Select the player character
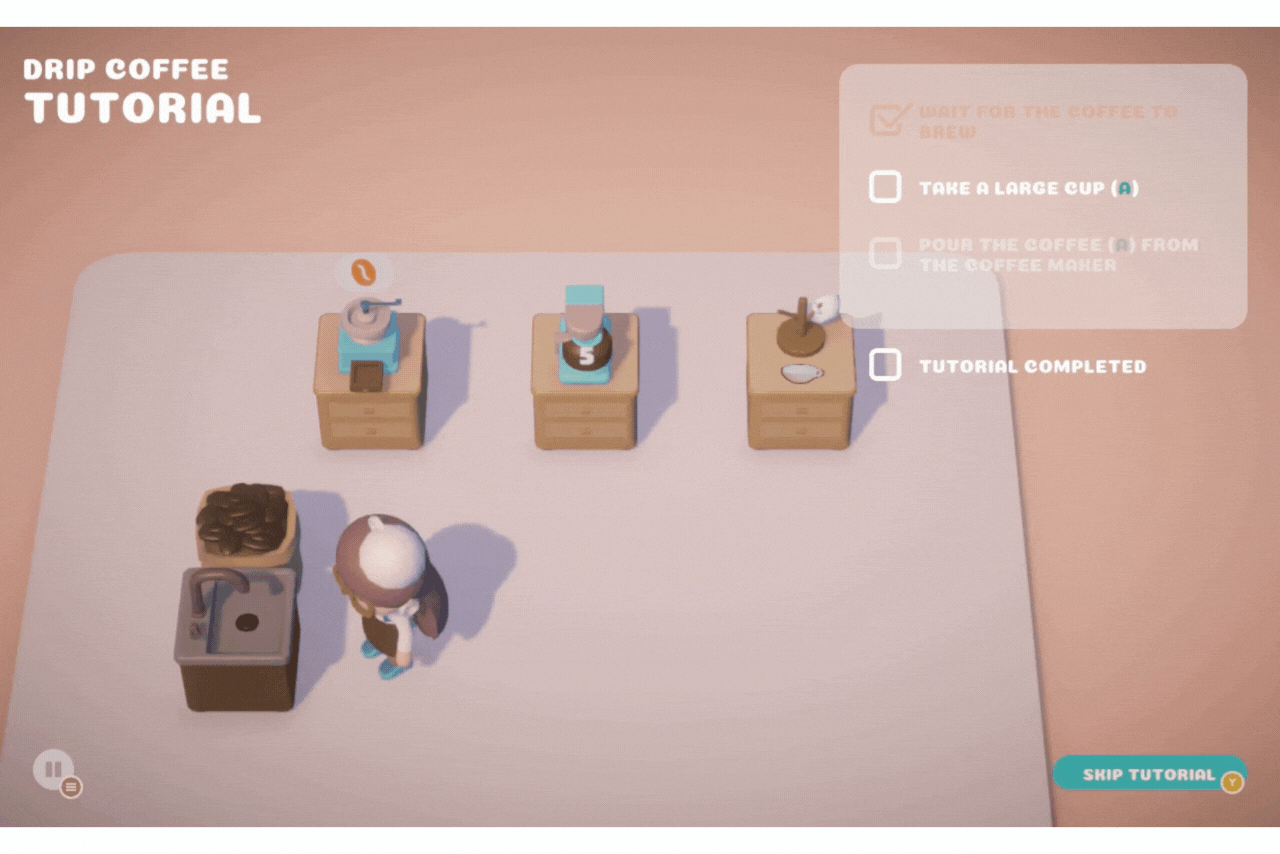1280x854 pixels. tap(385, 590)
